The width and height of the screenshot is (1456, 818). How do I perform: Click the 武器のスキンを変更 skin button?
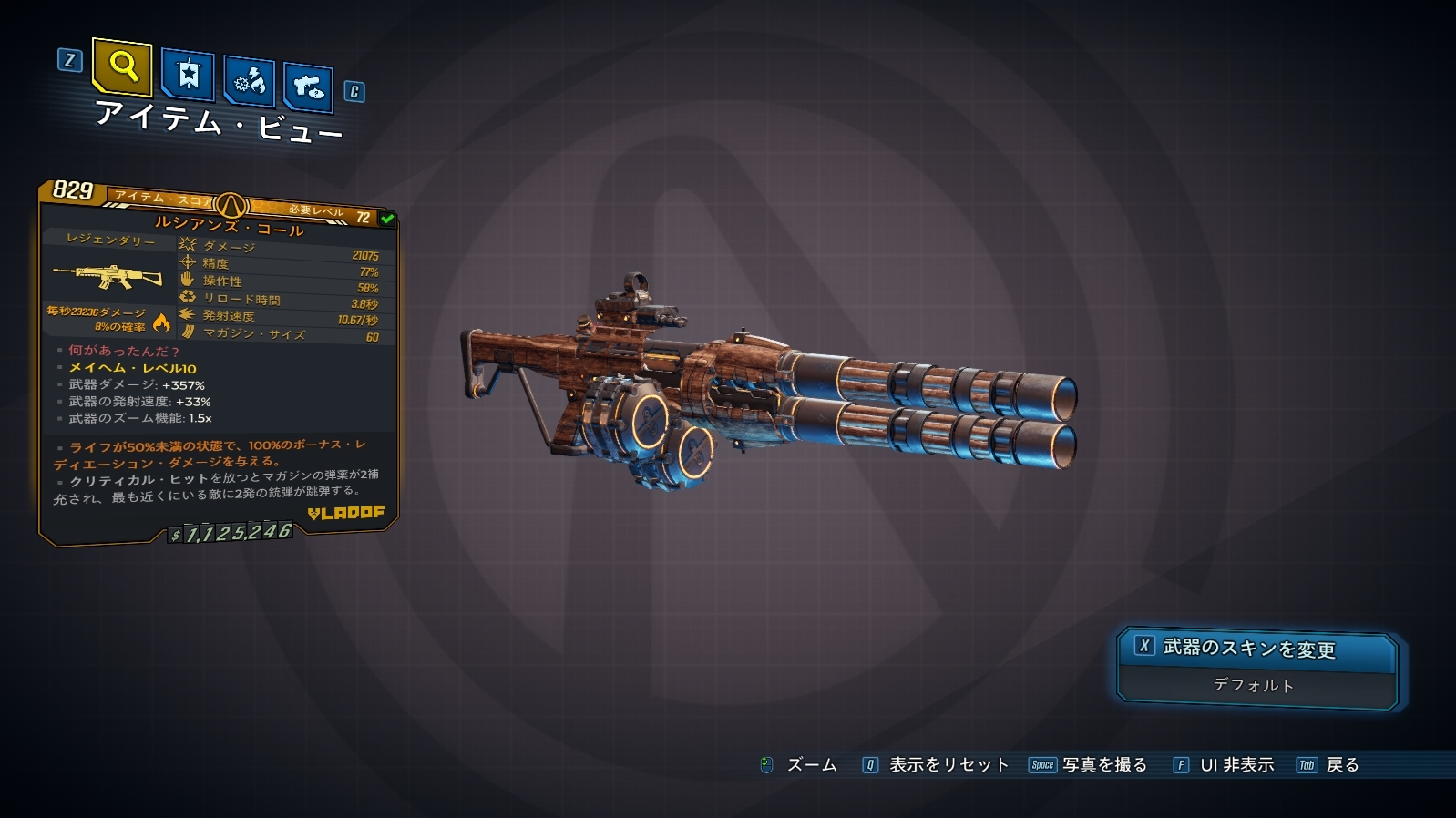point(1256,649)
